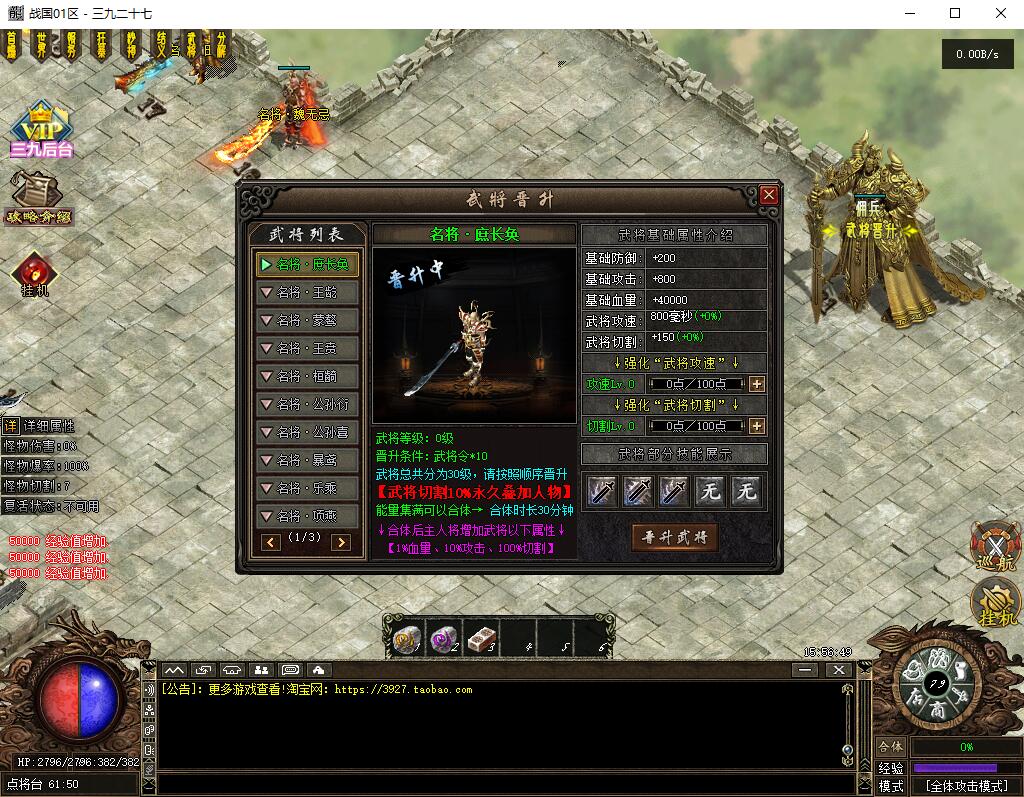The height and width of the screenshot is (797, 1024).
Task: Choose general 名将·蒙骜 in the list
Action: point(307,321)
